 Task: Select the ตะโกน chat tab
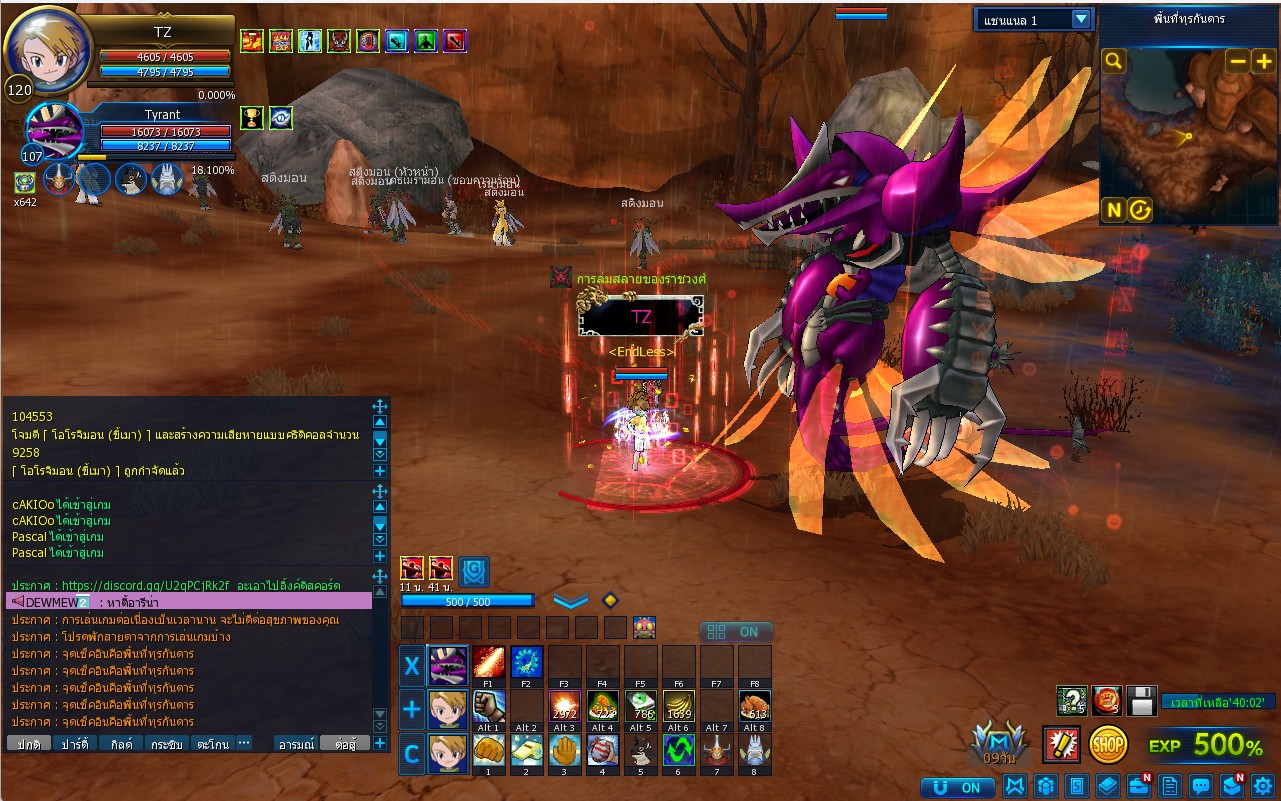click(212, 744)
